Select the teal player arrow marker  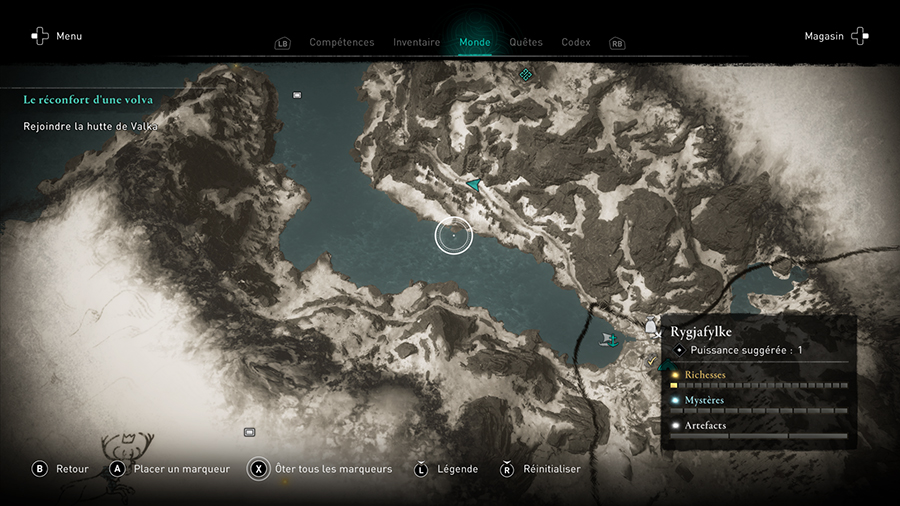coord(473,184)
